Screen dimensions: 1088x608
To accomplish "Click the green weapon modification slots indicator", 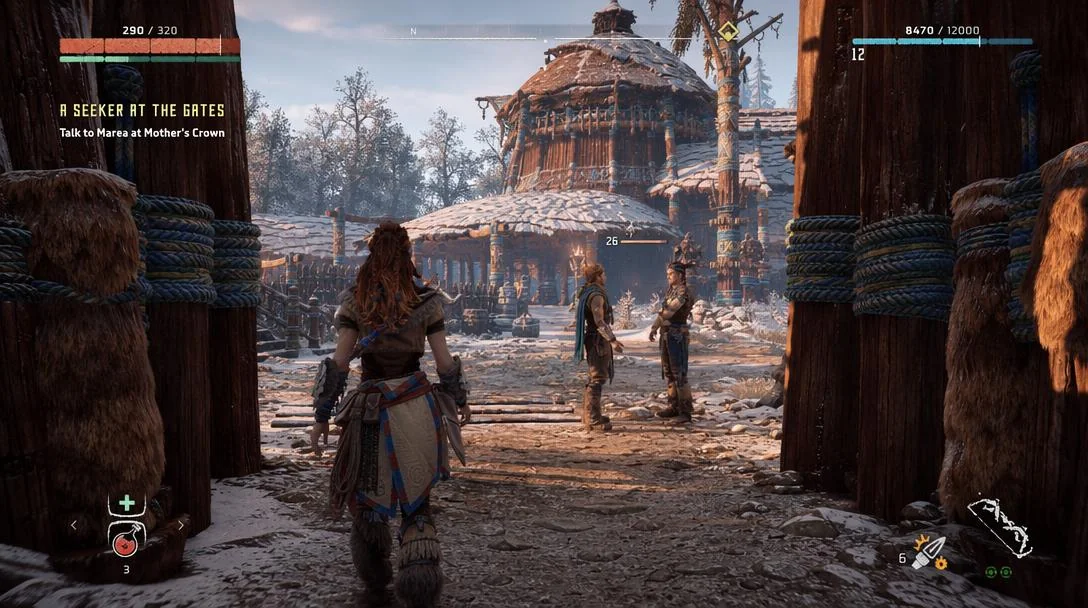I will 998,572.
